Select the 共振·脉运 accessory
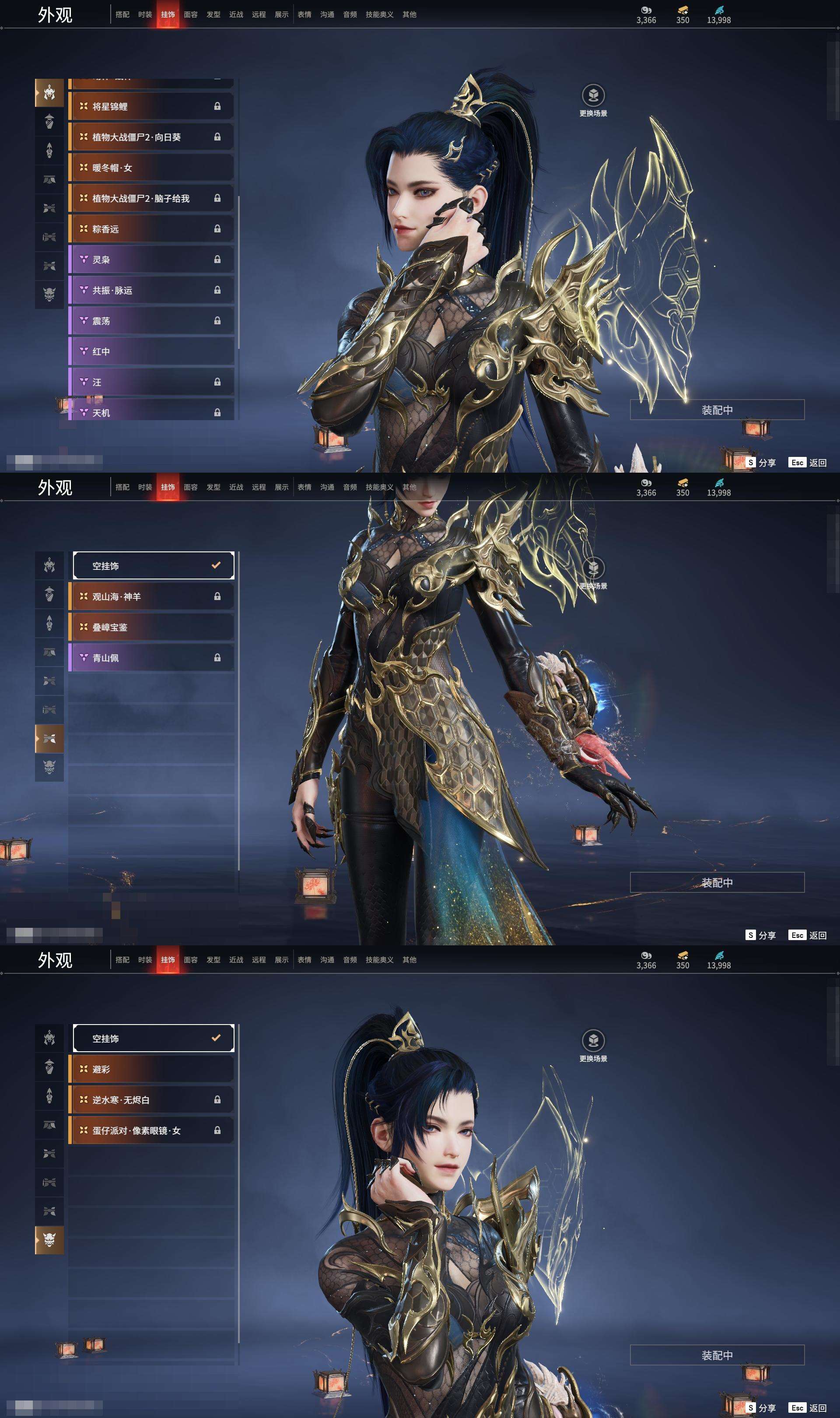 pos(150,290)
